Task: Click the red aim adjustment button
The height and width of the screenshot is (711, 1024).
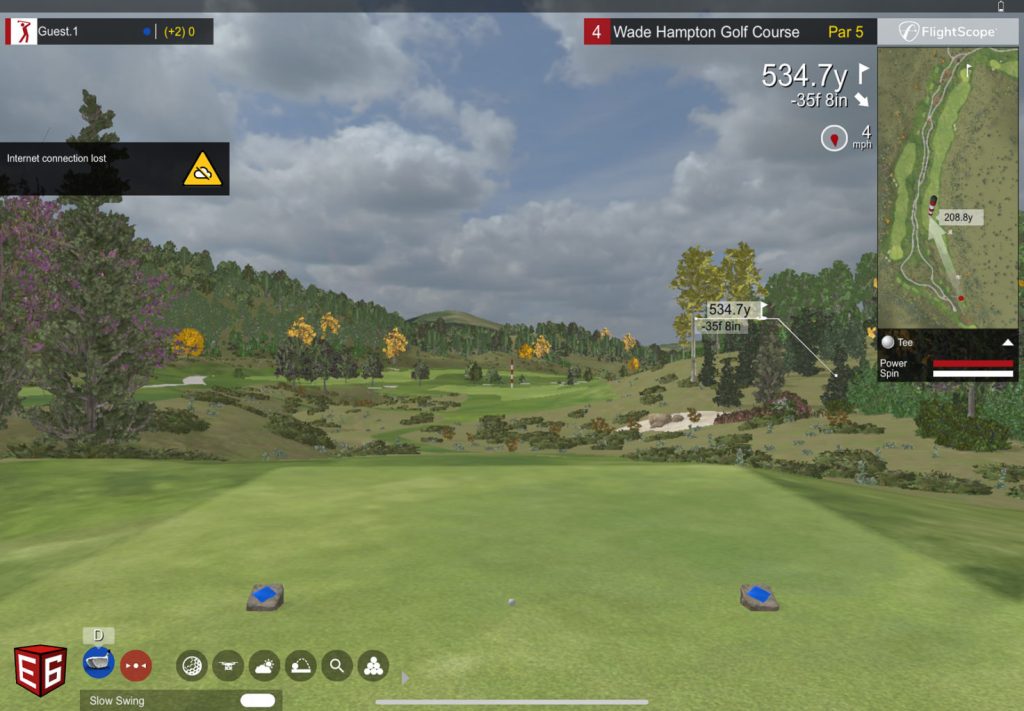Action: point(136,664)
